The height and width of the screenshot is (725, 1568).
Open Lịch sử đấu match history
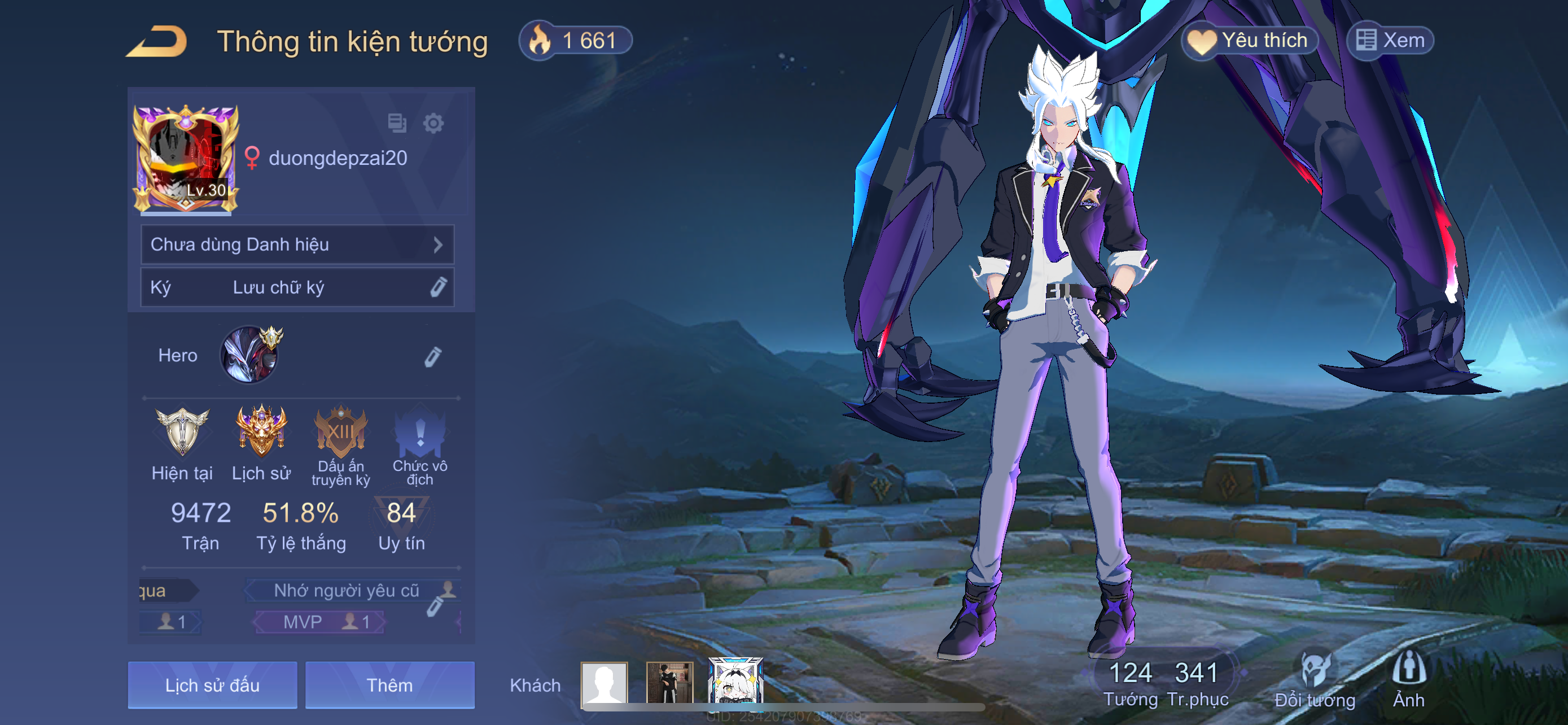[x=212, y=685]
